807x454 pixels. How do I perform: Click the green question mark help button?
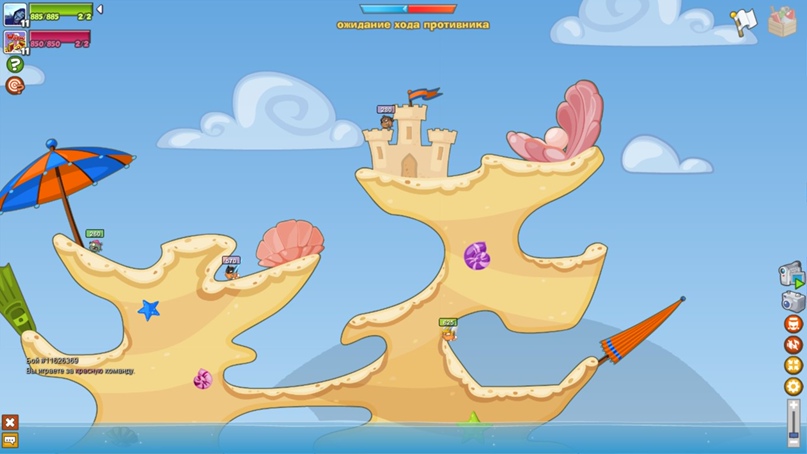(14, 65)
